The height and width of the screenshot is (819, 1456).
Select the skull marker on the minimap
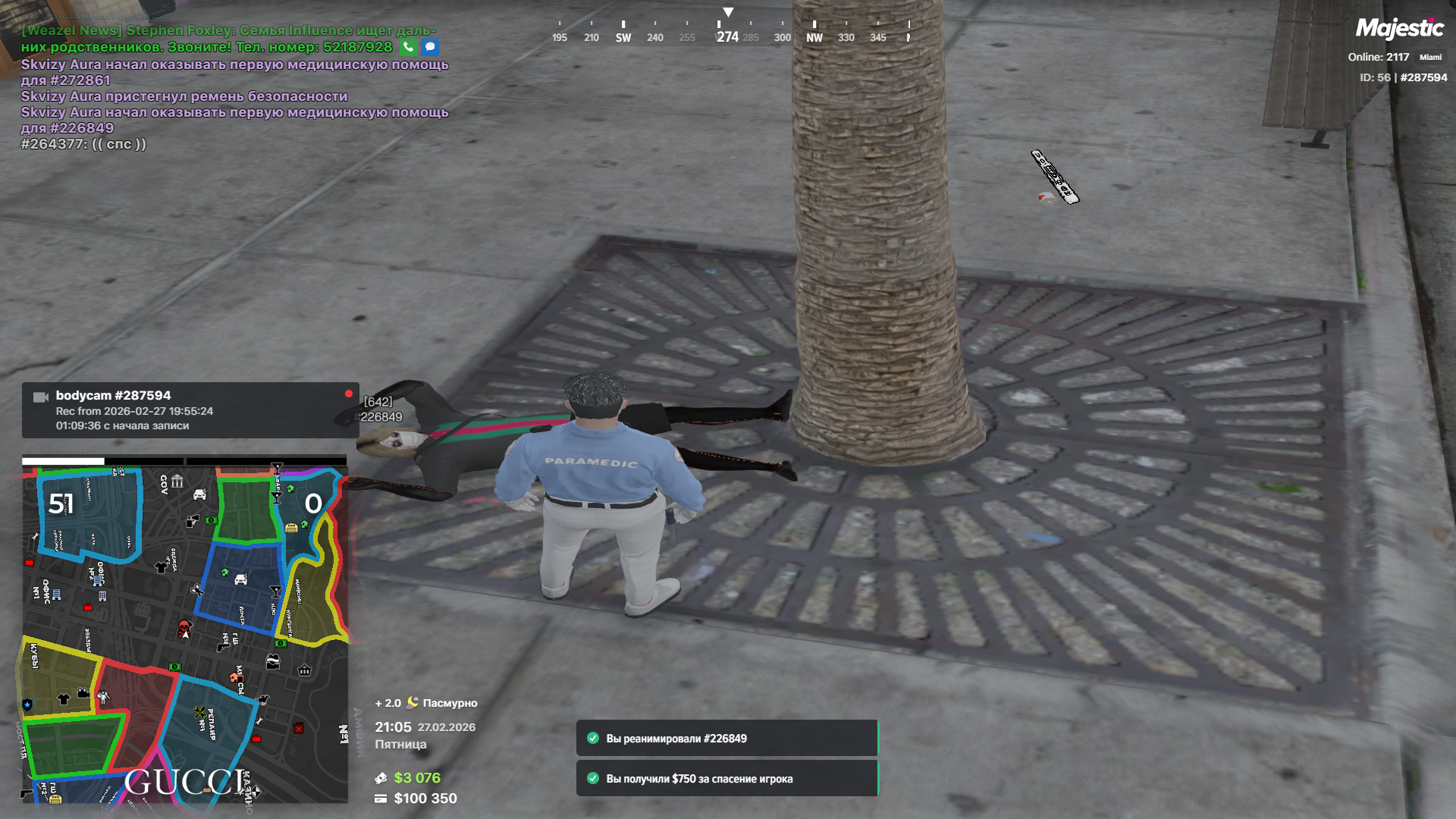coord(184,627)
